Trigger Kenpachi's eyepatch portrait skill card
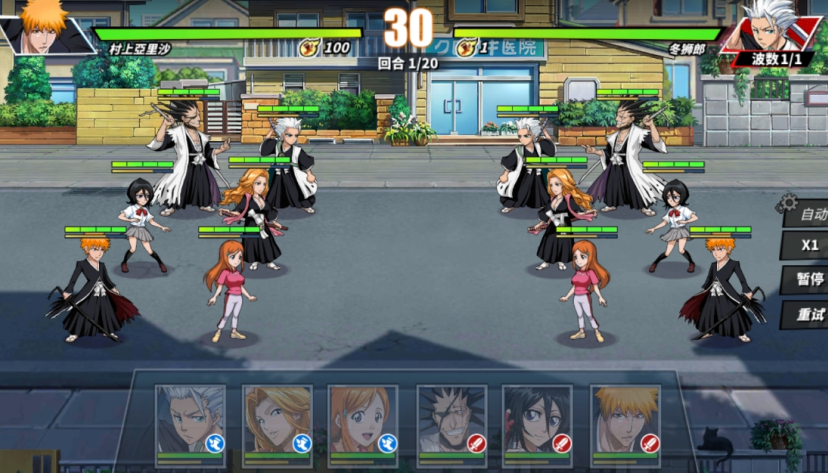Viewport: 828px width, 473px height. point(451,422)
